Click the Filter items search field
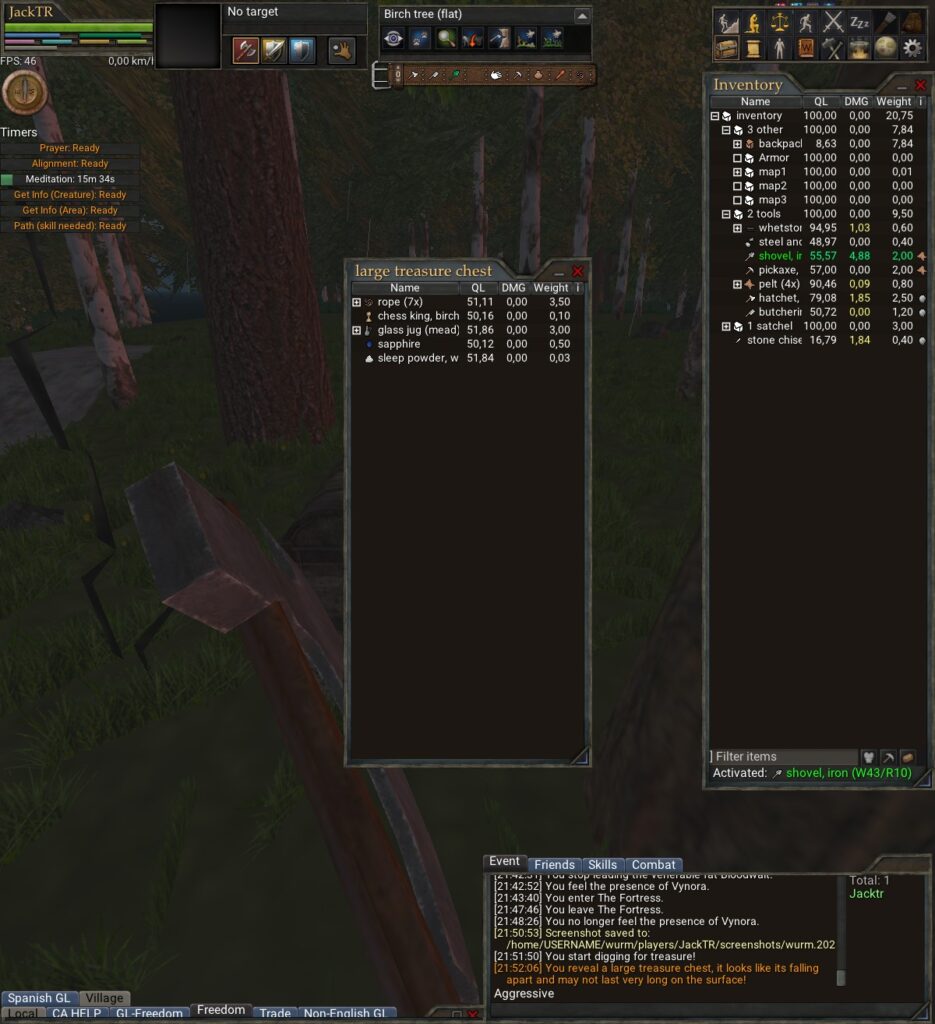The height and width of the screenshot is (1024, 935). coord(784,757)
